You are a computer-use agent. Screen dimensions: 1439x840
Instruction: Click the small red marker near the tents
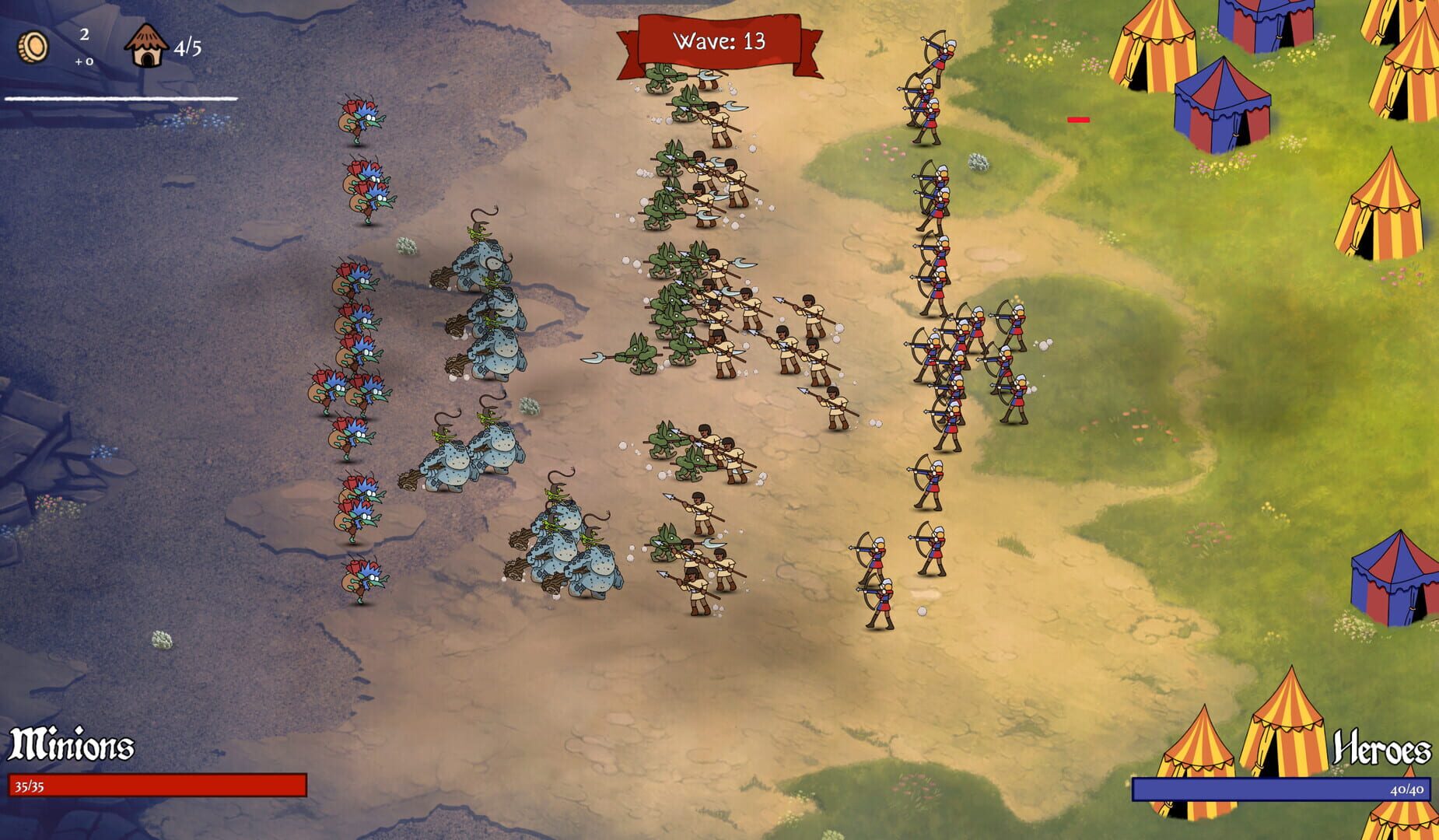tap(1078, 120)
